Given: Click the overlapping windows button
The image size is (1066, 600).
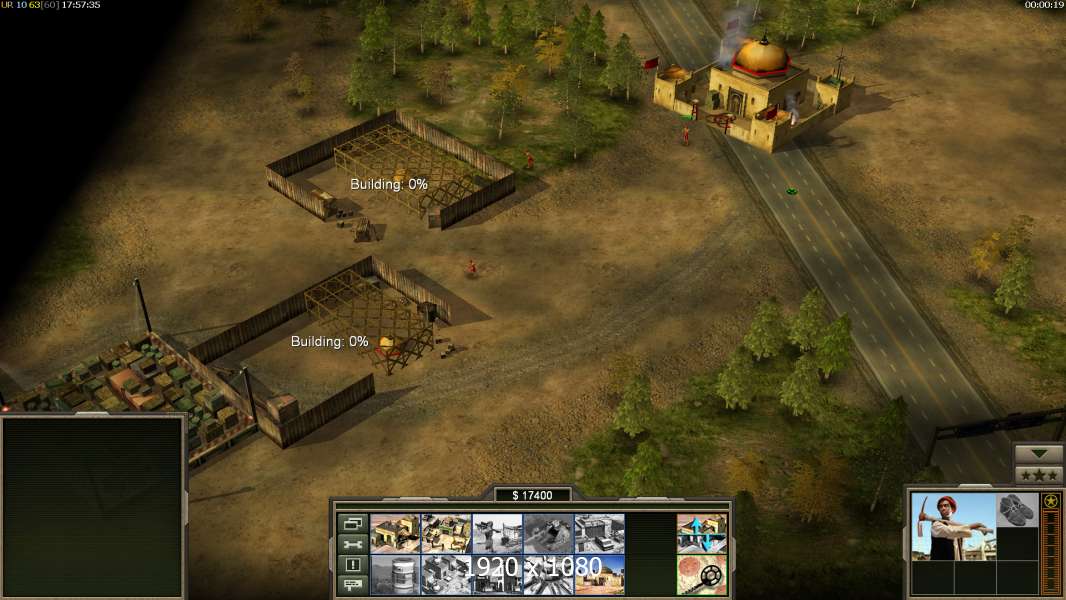Looking at the screenshot, I should coord(352,523).
